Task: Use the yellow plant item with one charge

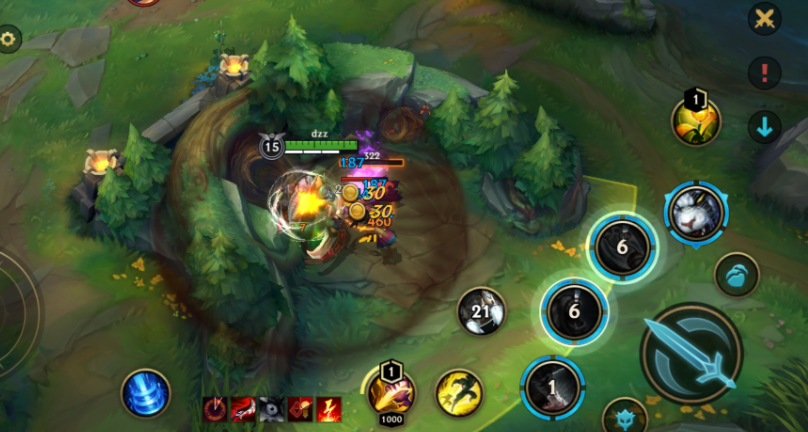Action: pos(695,123)
